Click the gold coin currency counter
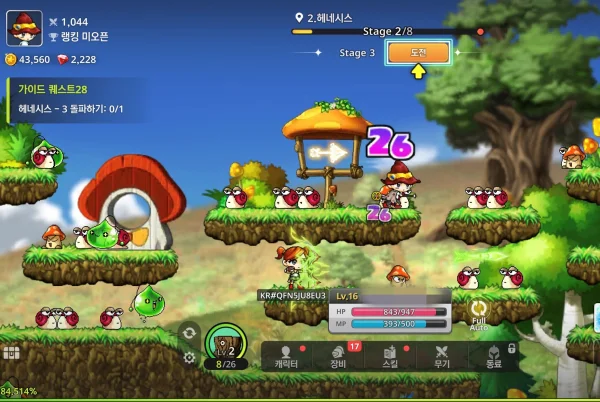This screenshot has height=402, width=600. (x=28, y=60)
